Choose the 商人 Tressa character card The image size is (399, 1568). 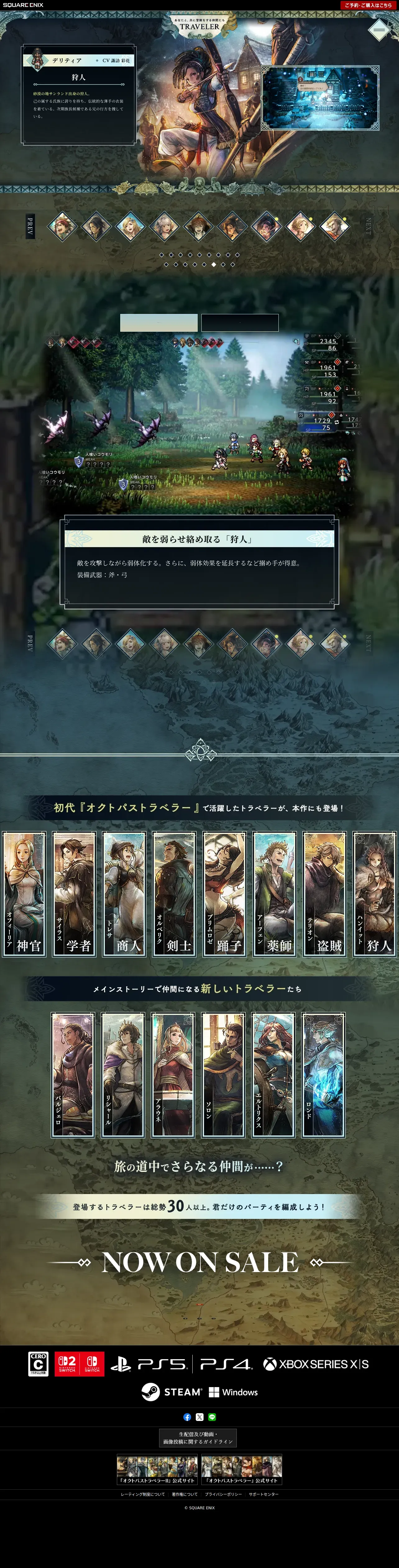tap(124, 893)
